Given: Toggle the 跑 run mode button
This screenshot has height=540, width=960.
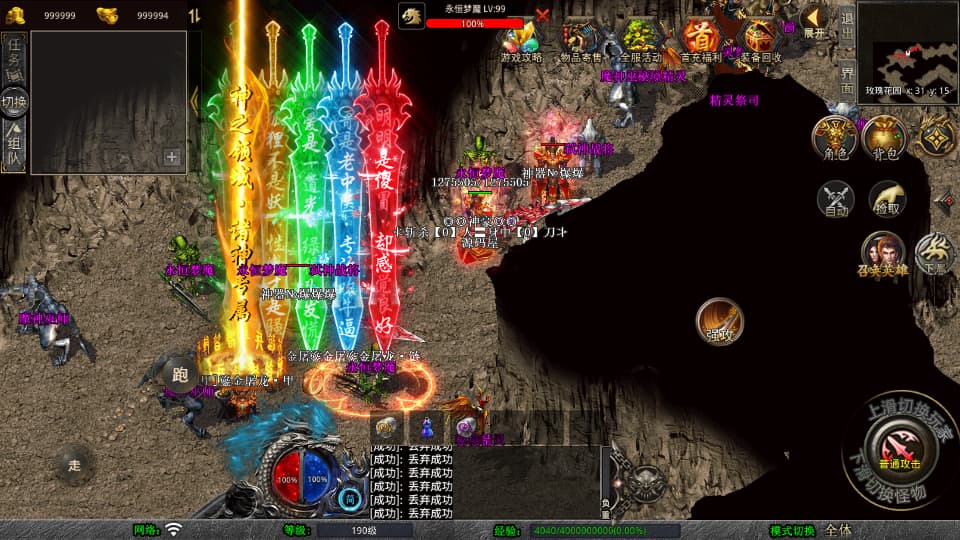Looking at the screenshot, I should click(180, 375).
